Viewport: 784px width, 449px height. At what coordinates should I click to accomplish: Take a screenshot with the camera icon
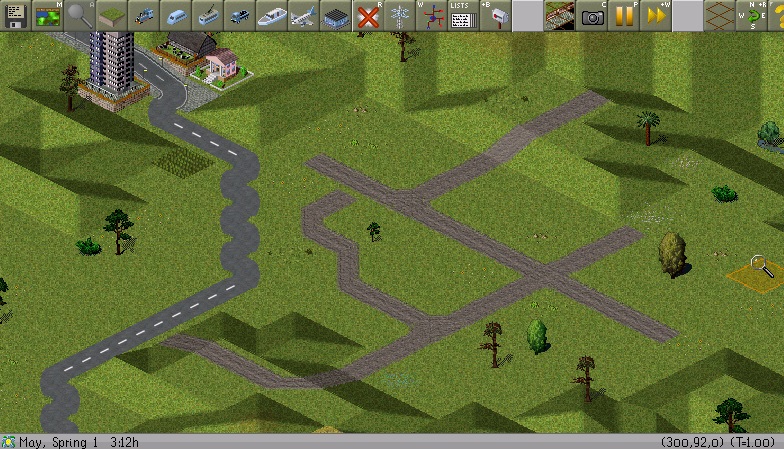(x=592, y=15)
